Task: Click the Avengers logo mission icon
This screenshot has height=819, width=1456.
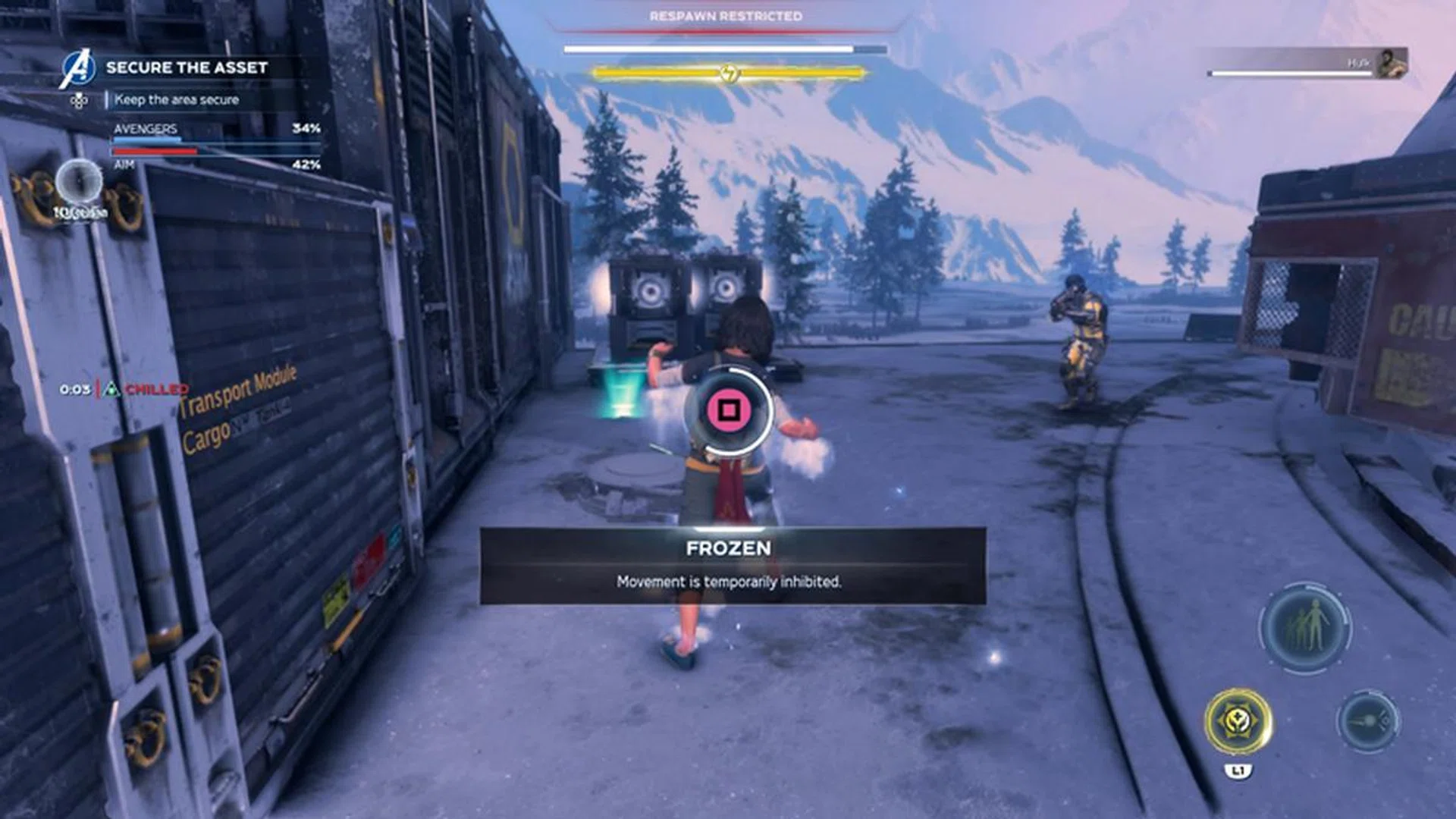Action: click(78, 68)
